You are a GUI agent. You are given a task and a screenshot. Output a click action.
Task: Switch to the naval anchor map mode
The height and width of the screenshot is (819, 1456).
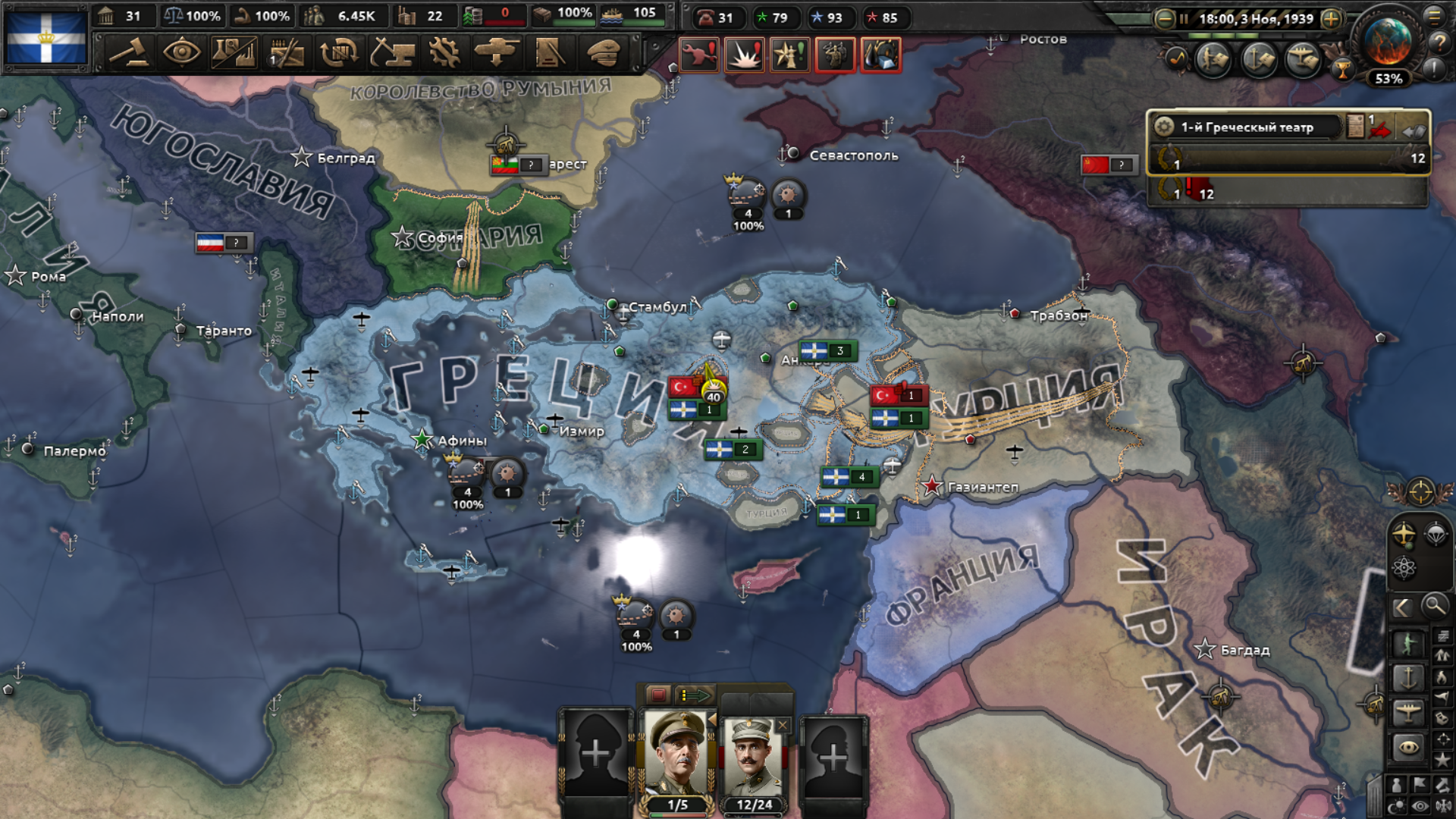click(x=1407, y=678)
